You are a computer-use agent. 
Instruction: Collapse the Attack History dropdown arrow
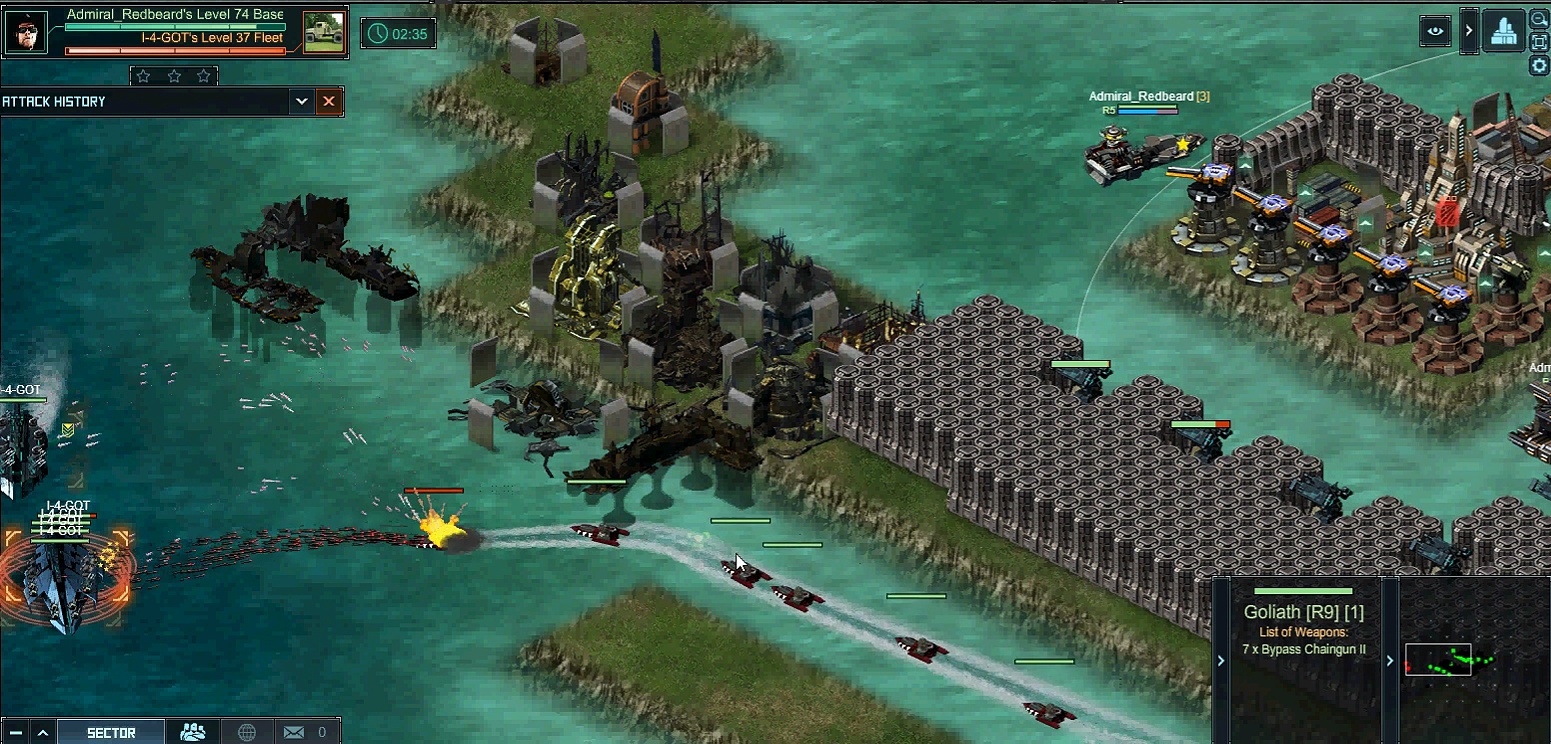(301, 101)
